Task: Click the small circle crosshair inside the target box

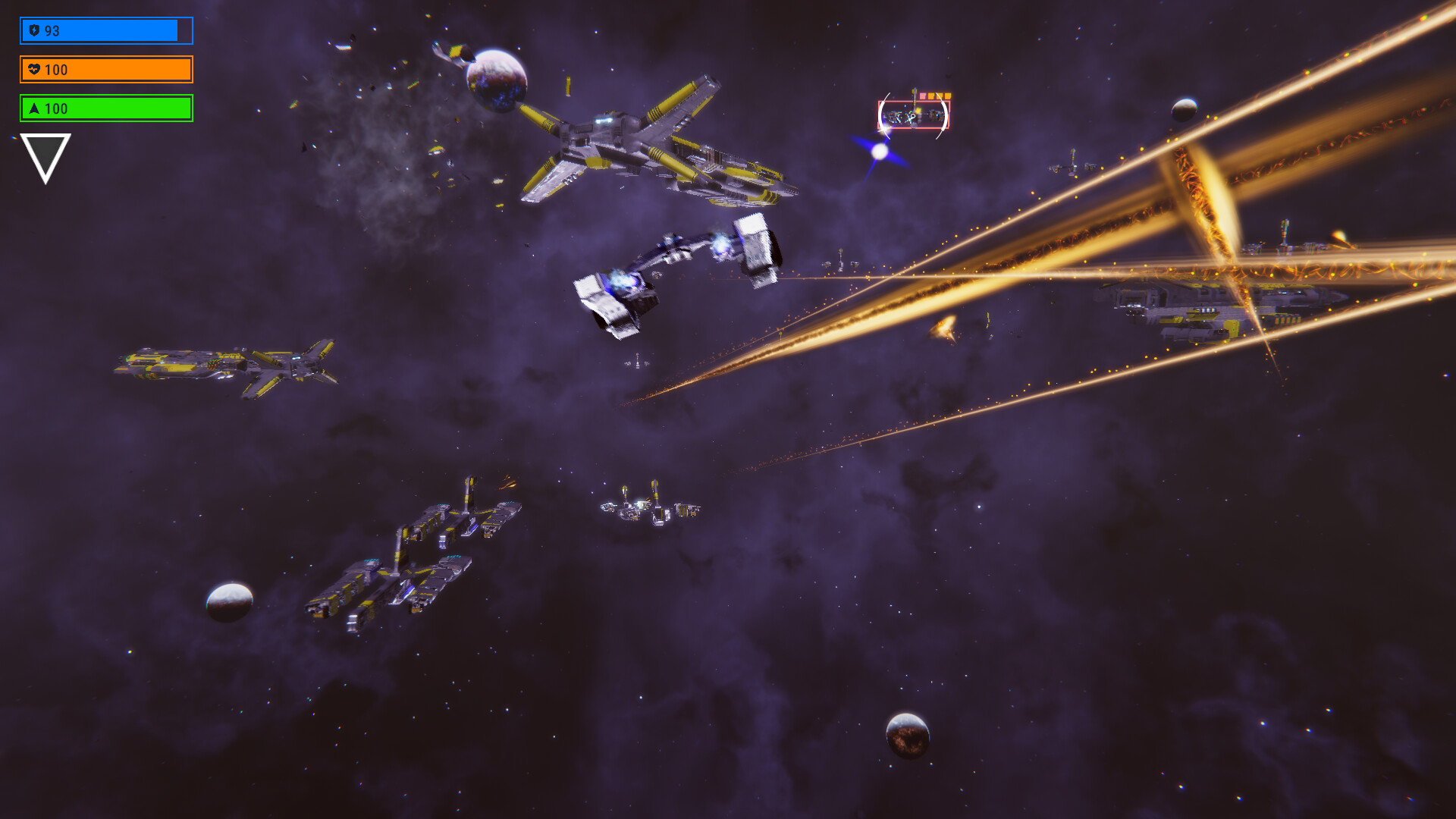Action: 913,116
